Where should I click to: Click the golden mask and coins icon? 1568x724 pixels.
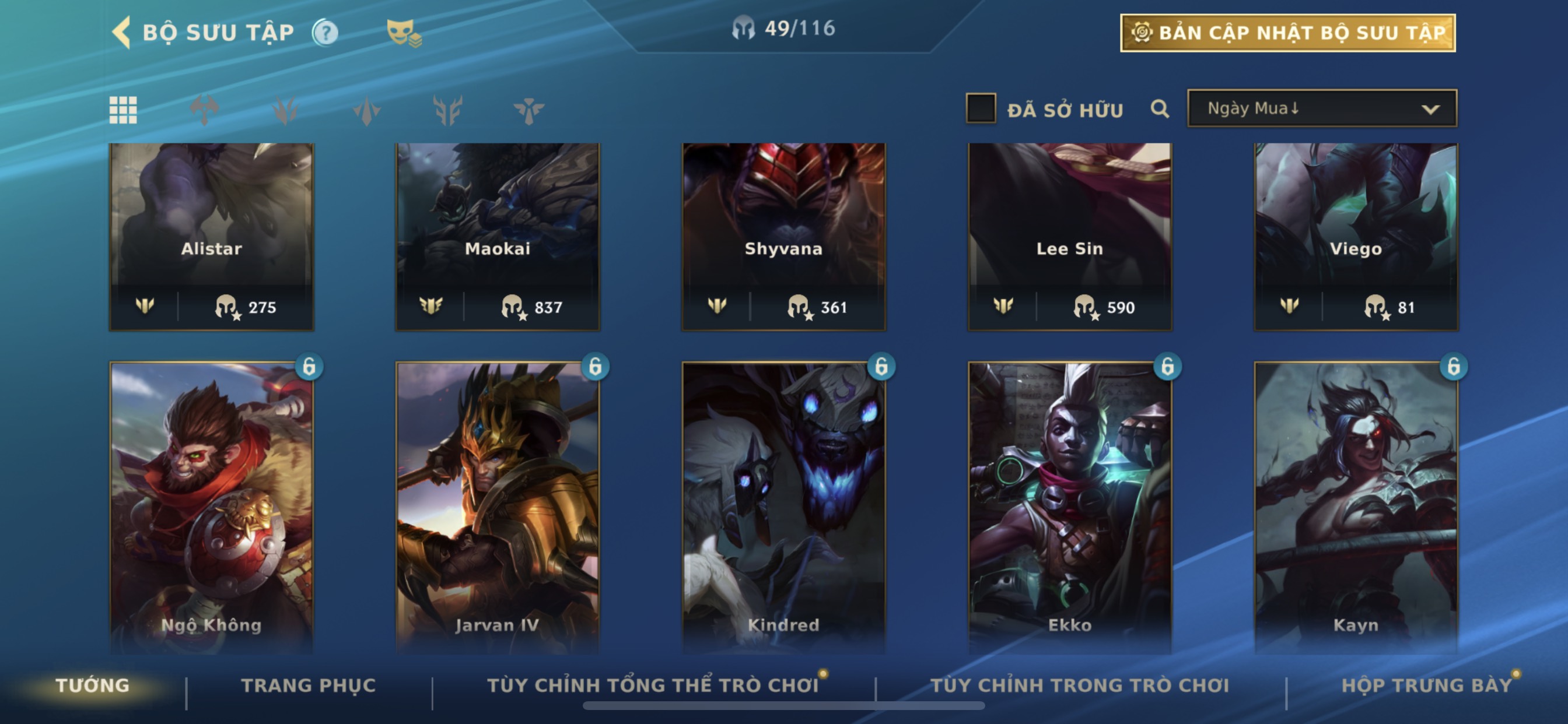coord(404,32)
